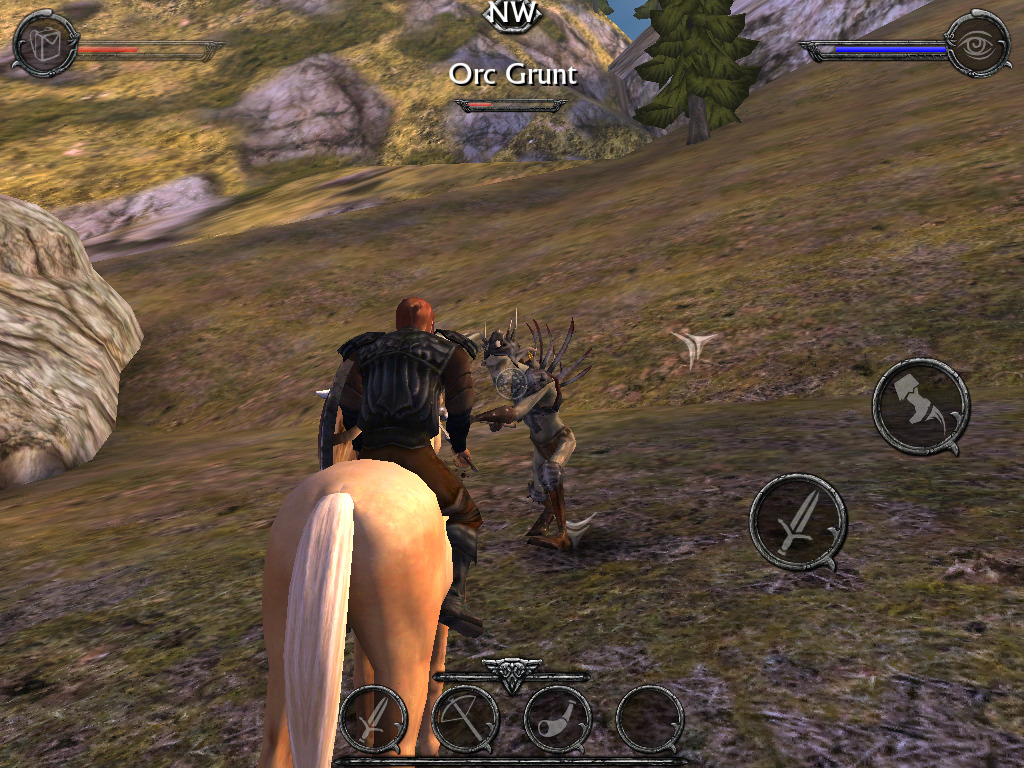Activate the spurred boot button

pos(921,406)
